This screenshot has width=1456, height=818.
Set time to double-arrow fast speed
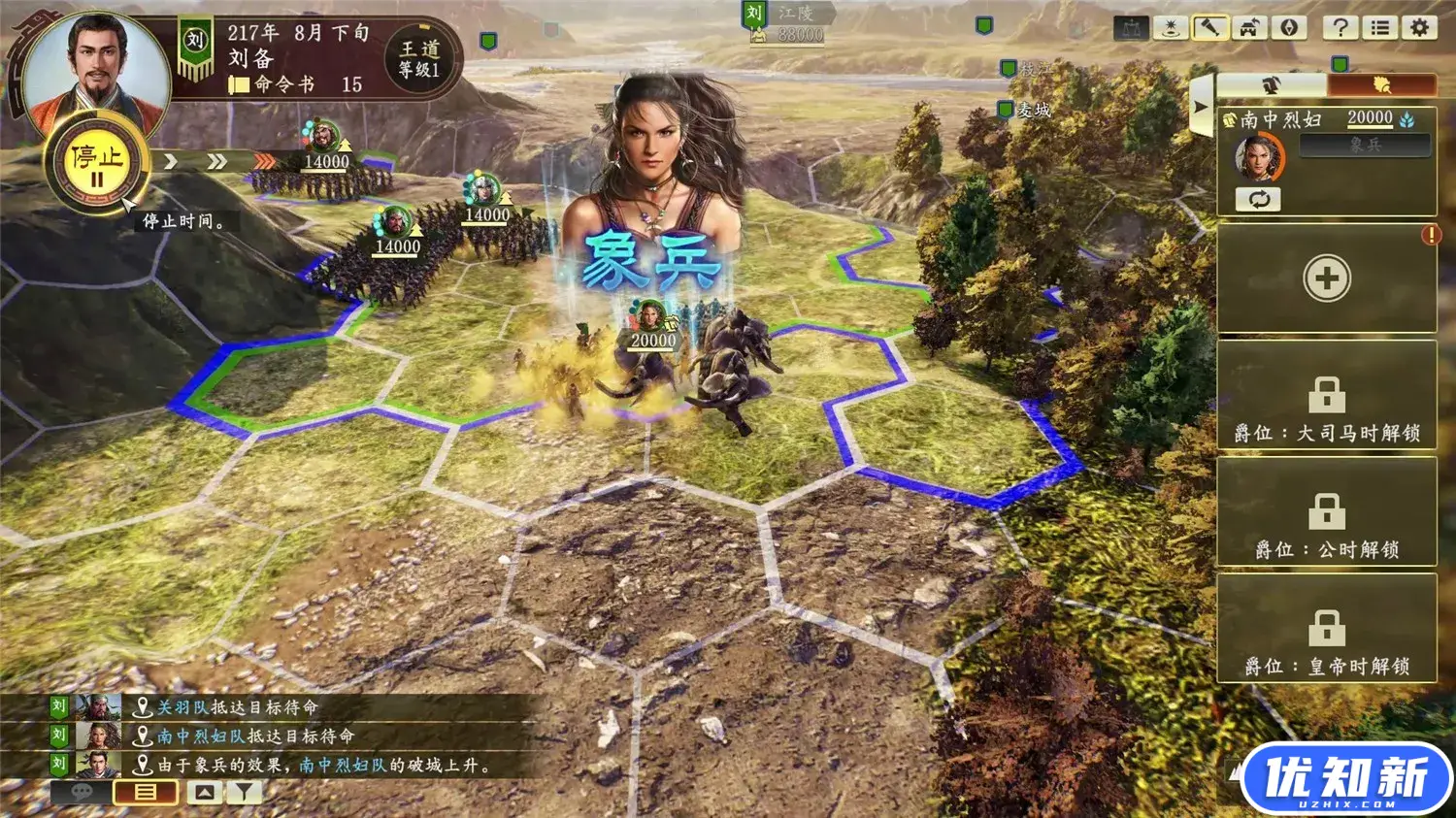[x=215, y=160]
